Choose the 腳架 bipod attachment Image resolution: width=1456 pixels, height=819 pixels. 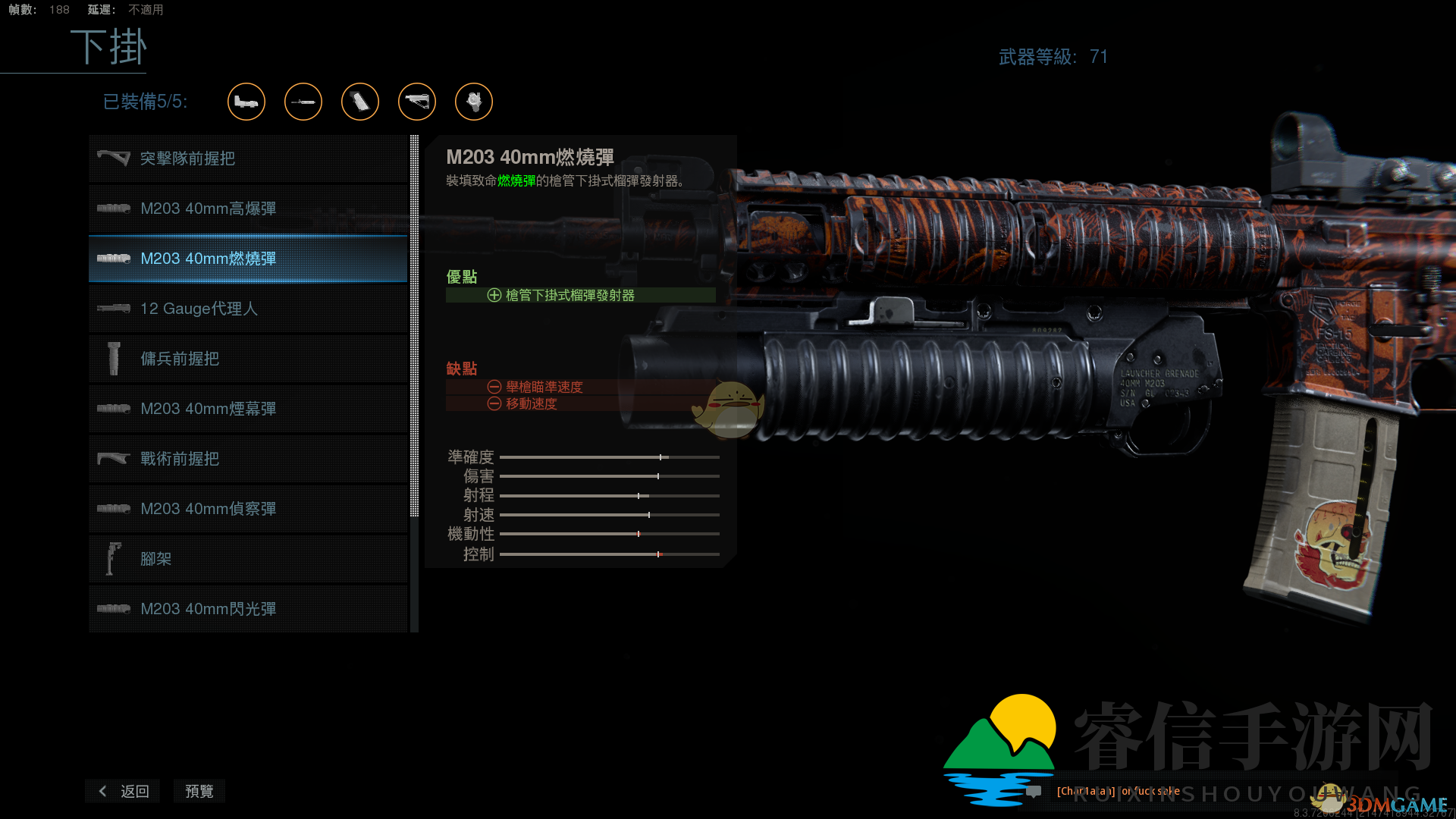[248, 559]
